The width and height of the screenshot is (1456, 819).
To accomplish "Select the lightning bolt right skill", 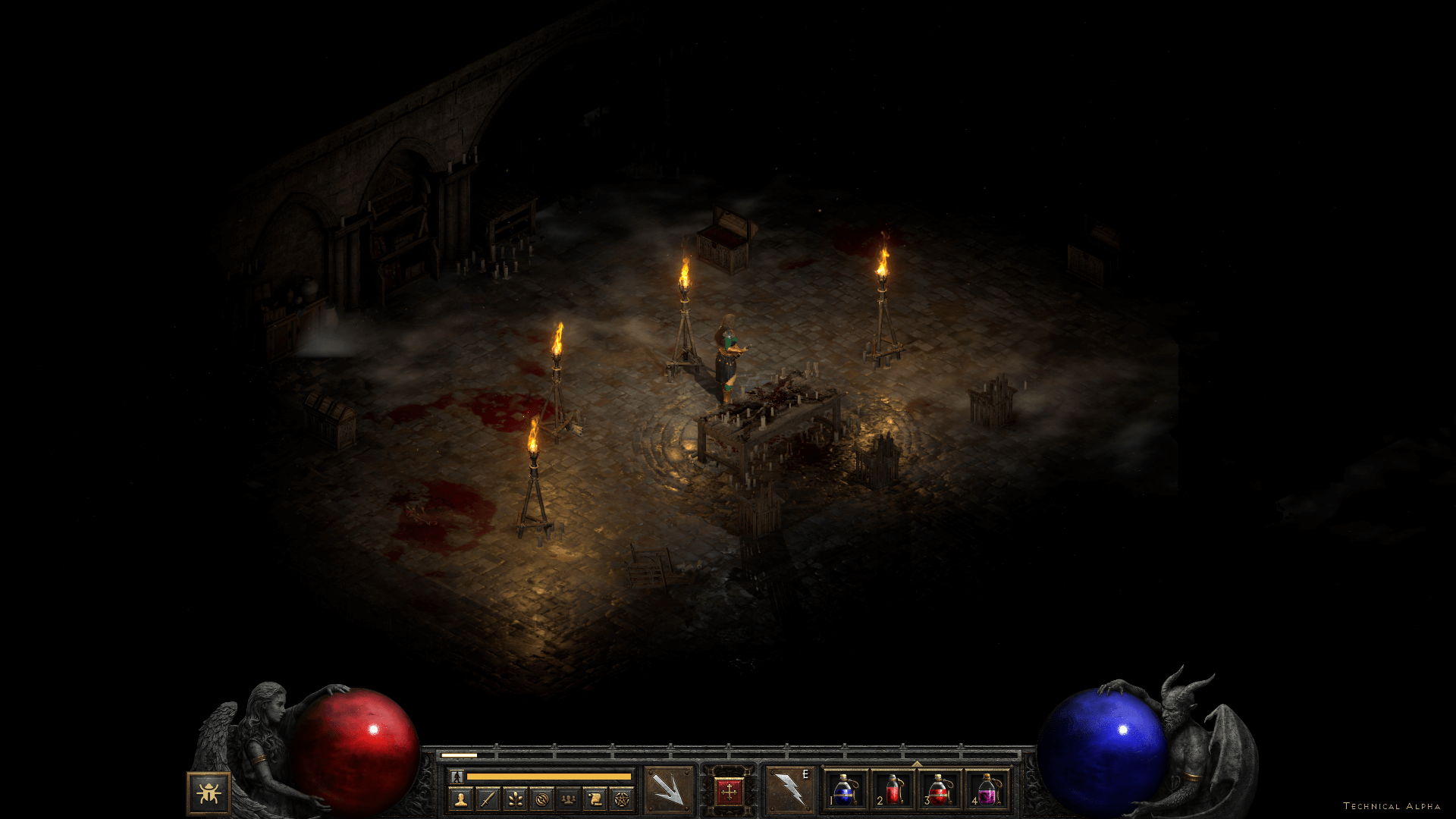I will point(789,790).
